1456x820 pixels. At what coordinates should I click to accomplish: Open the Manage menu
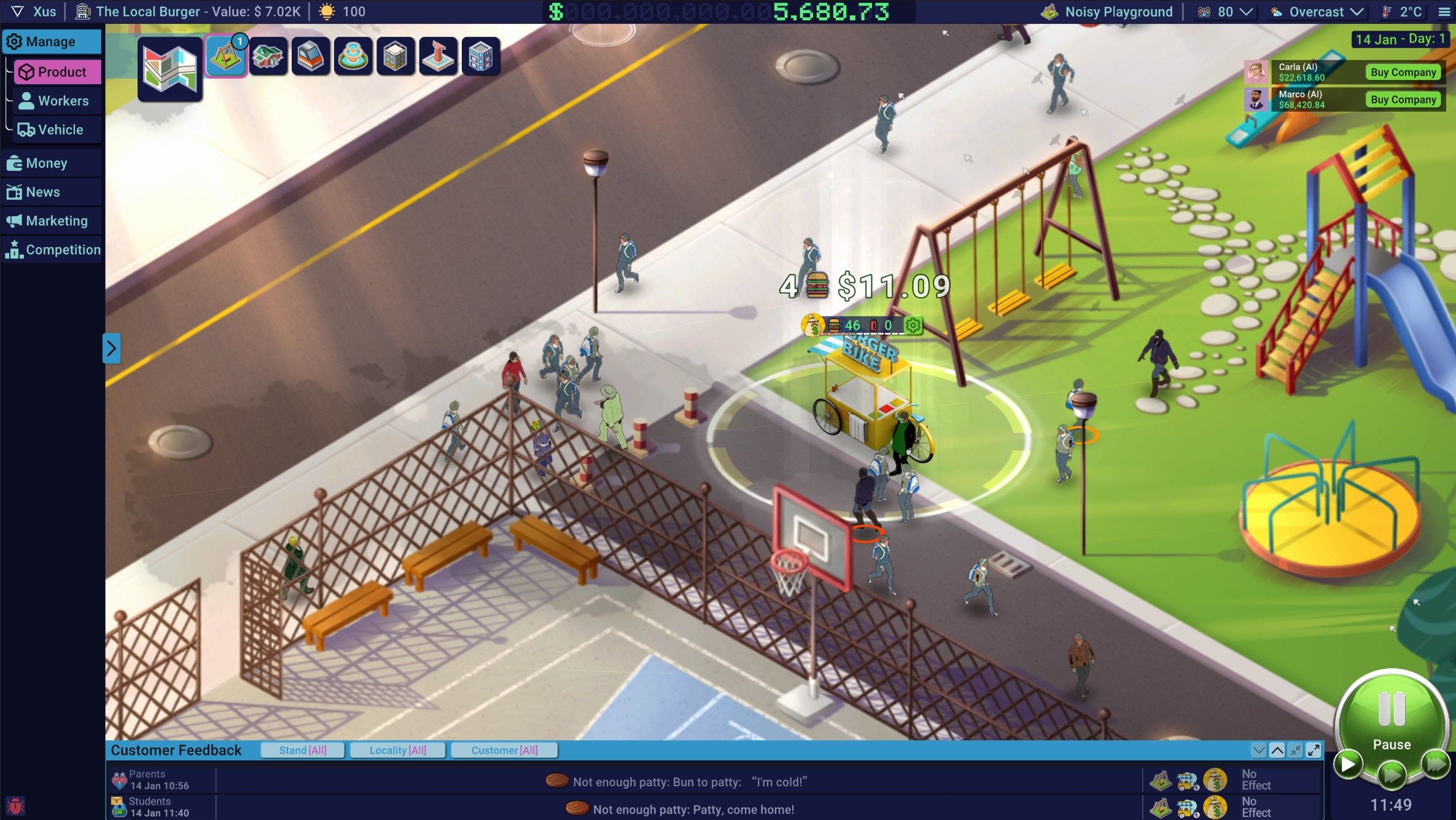(x=51, y=42)
